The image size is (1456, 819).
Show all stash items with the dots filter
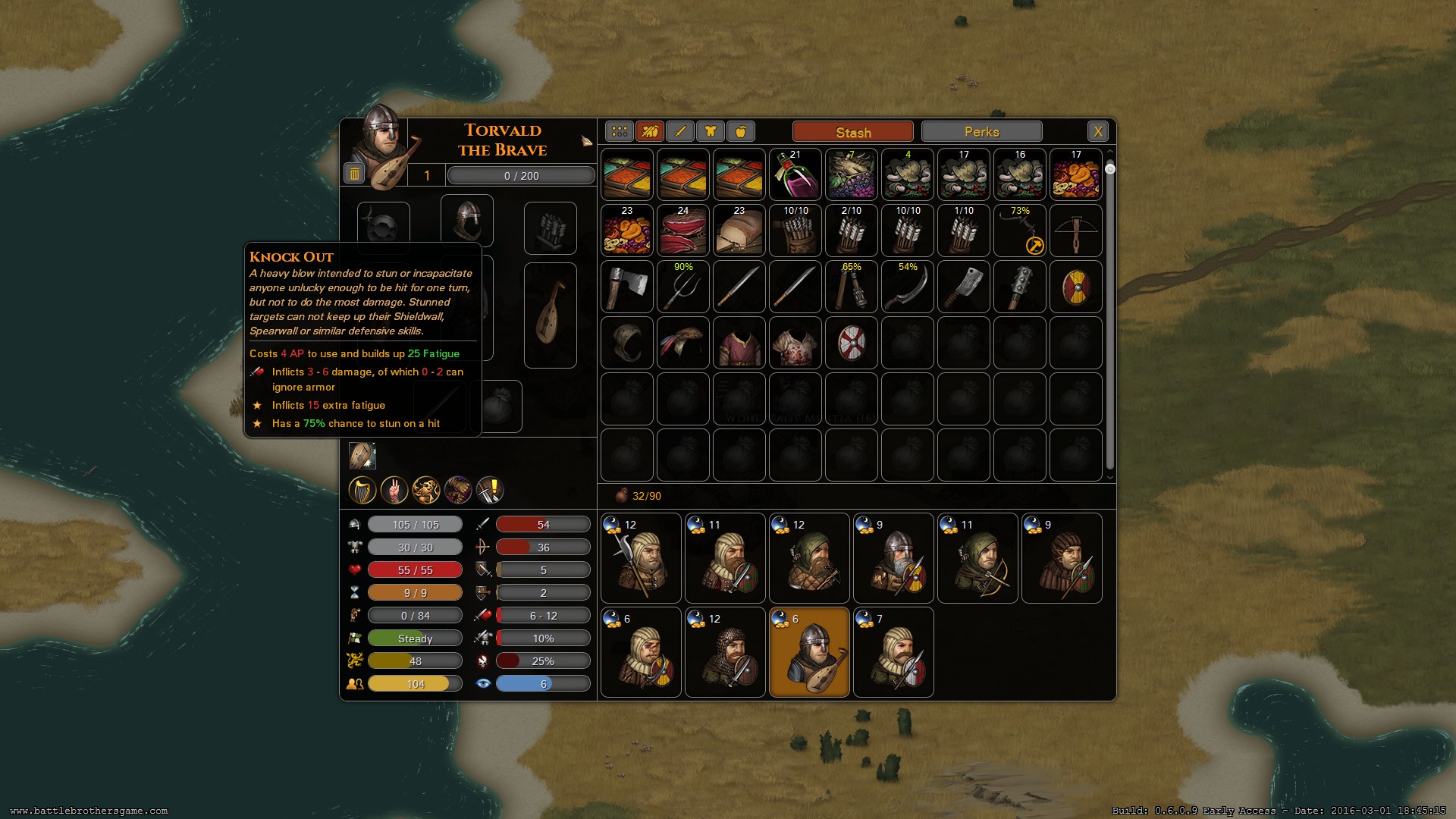point(620,132)
